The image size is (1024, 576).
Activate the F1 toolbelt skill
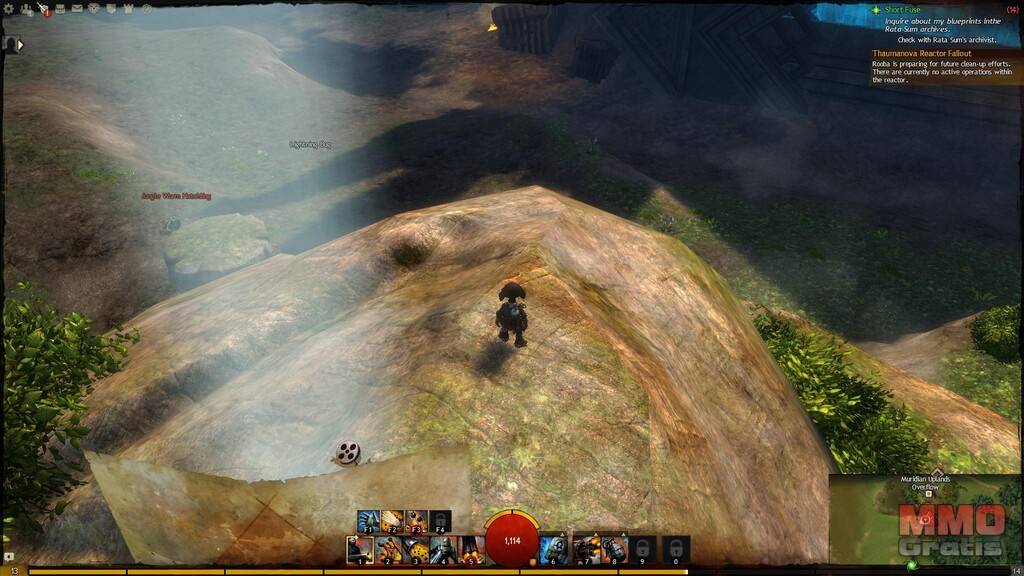tap(368, 521)
